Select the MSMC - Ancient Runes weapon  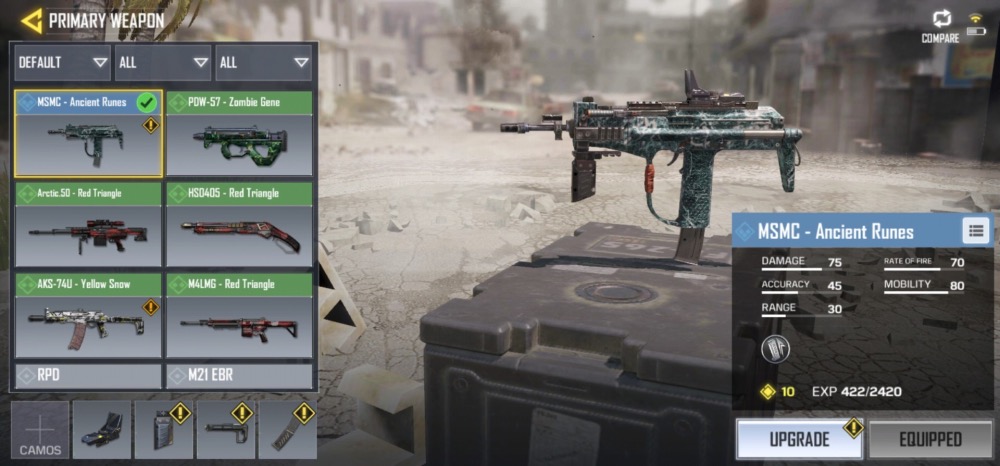(x=88, y=133)
